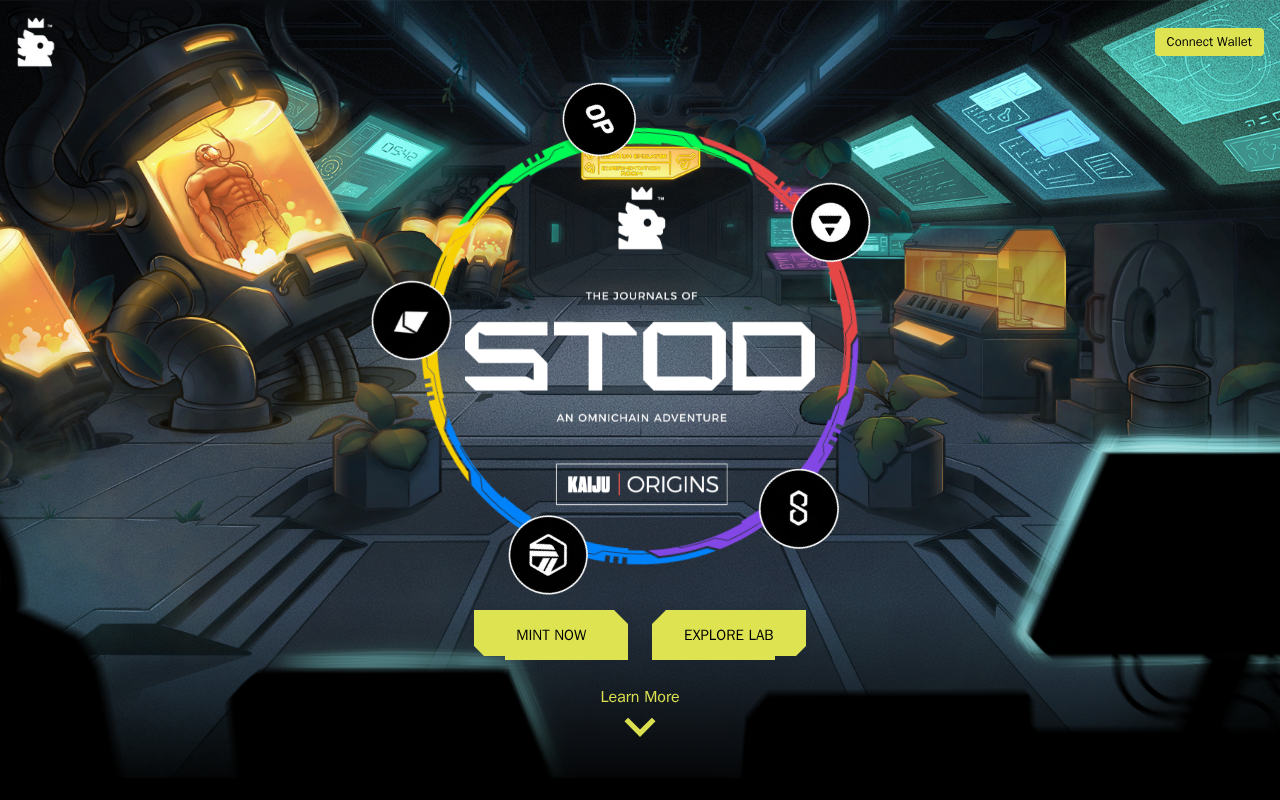Select the OP chain icon
This screenshot has height=800, width=1280.
599,120
